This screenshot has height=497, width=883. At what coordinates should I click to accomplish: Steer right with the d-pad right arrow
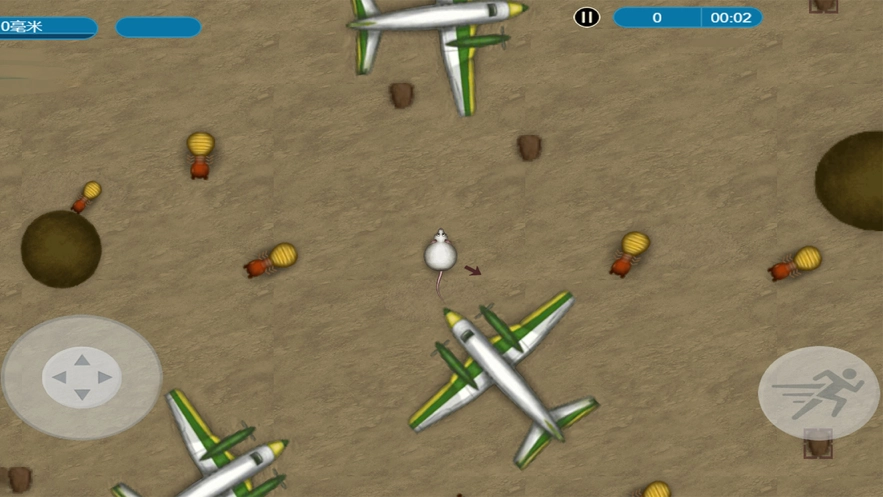[x=104, y=377]
